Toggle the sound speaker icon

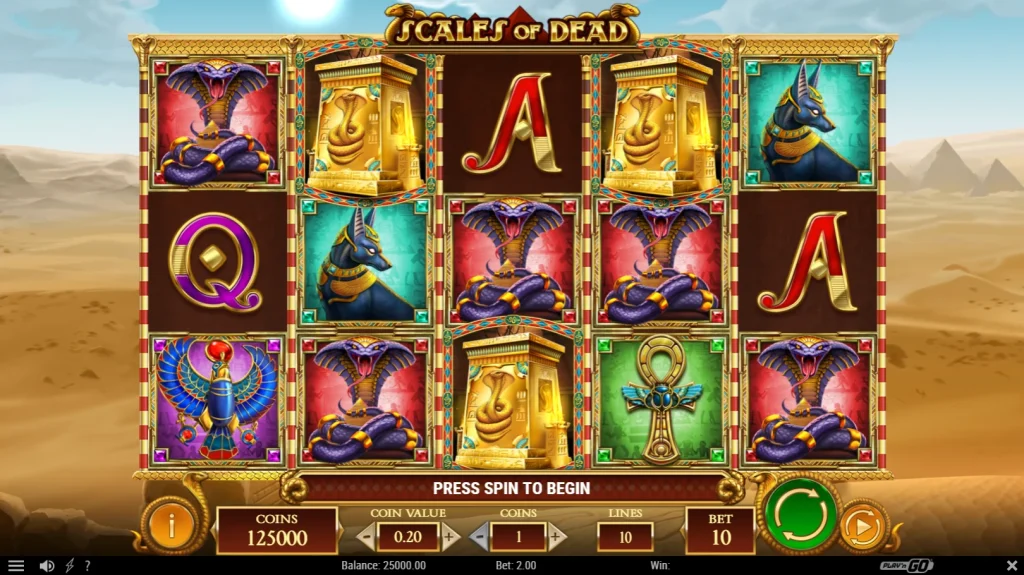point(46,566)
